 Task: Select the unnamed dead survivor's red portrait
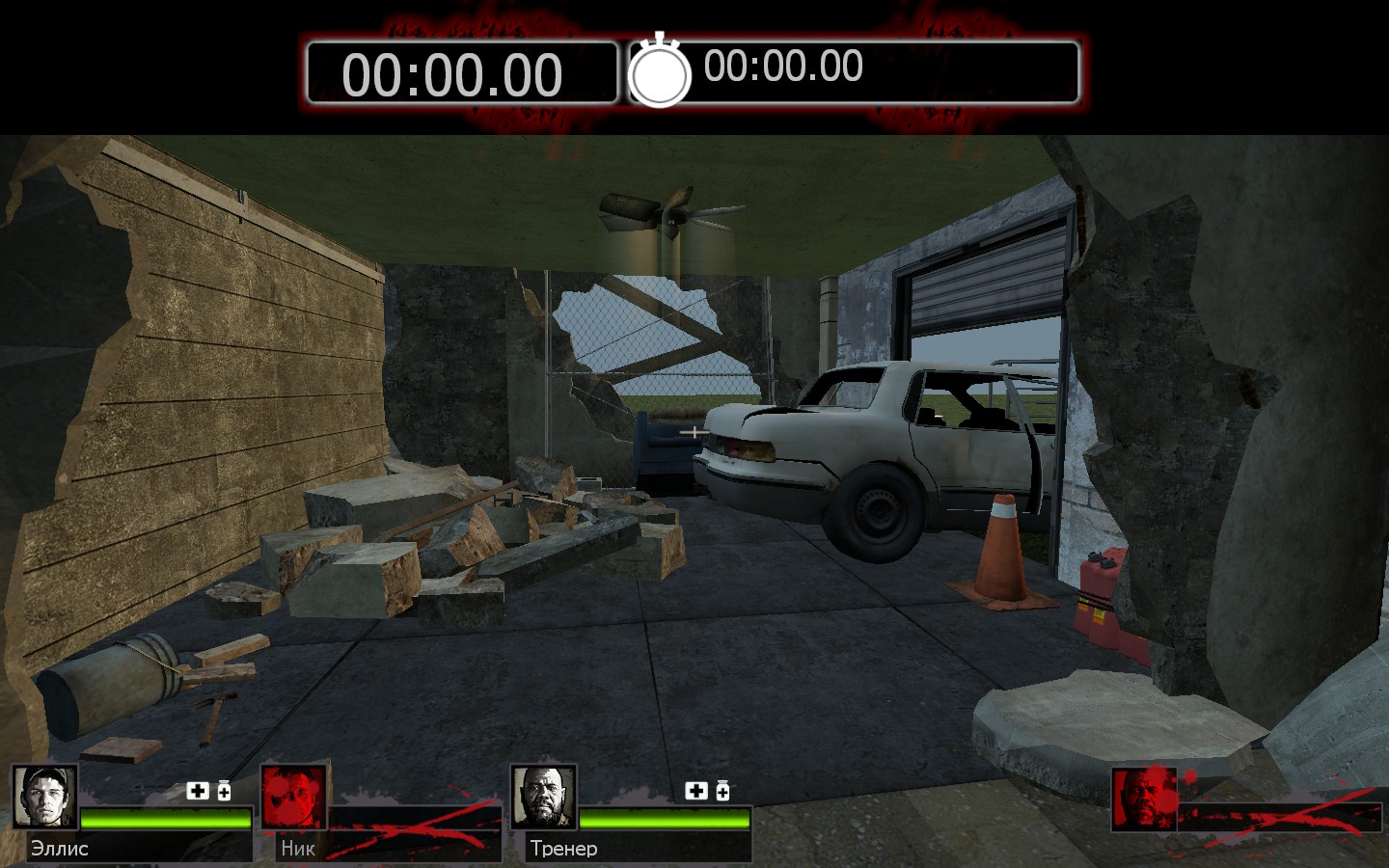click(1144, 799)
